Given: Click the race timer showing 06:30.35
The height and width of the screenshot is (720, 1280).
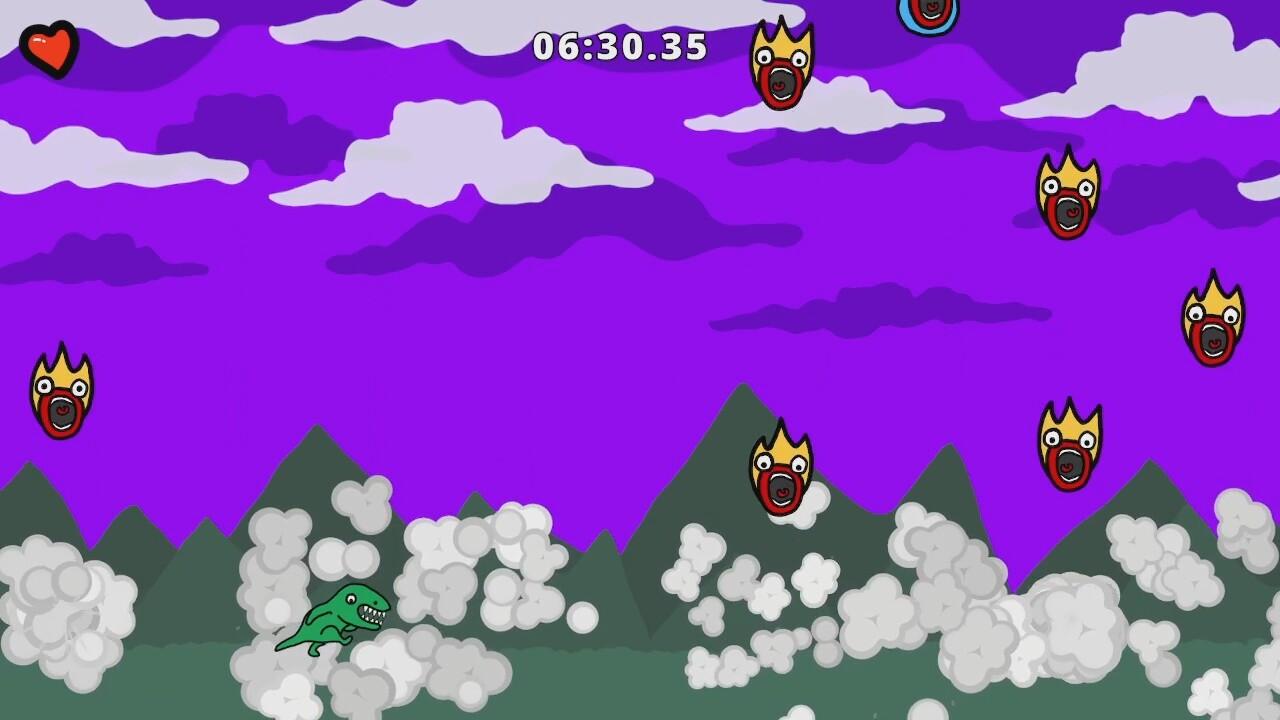Looking at the screenshot, I should pos(620,46).
